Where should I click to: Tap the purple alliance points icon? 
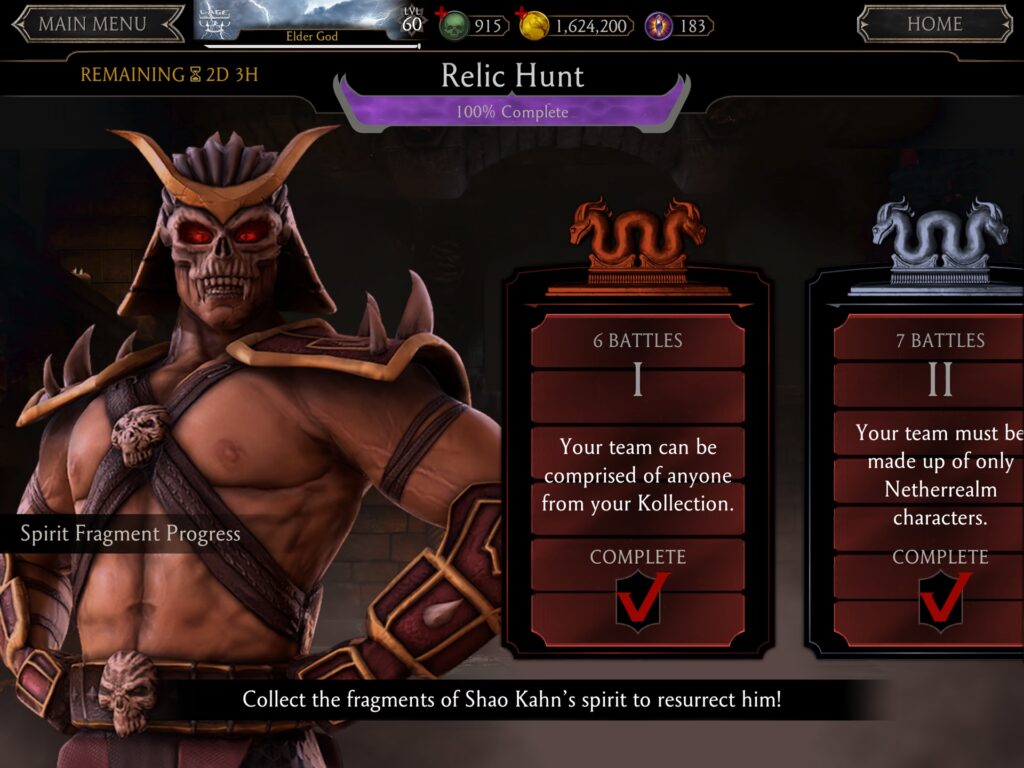[659, 25]
